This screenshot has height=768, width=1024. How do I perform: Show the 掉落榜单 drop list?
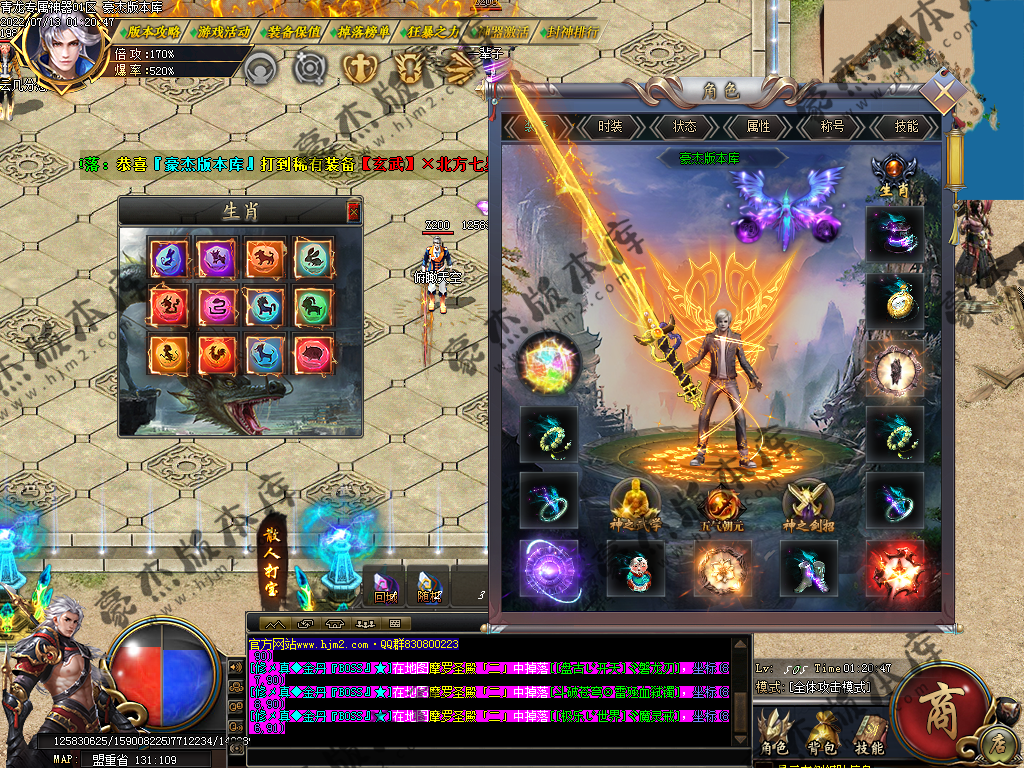tap(364, 32)
